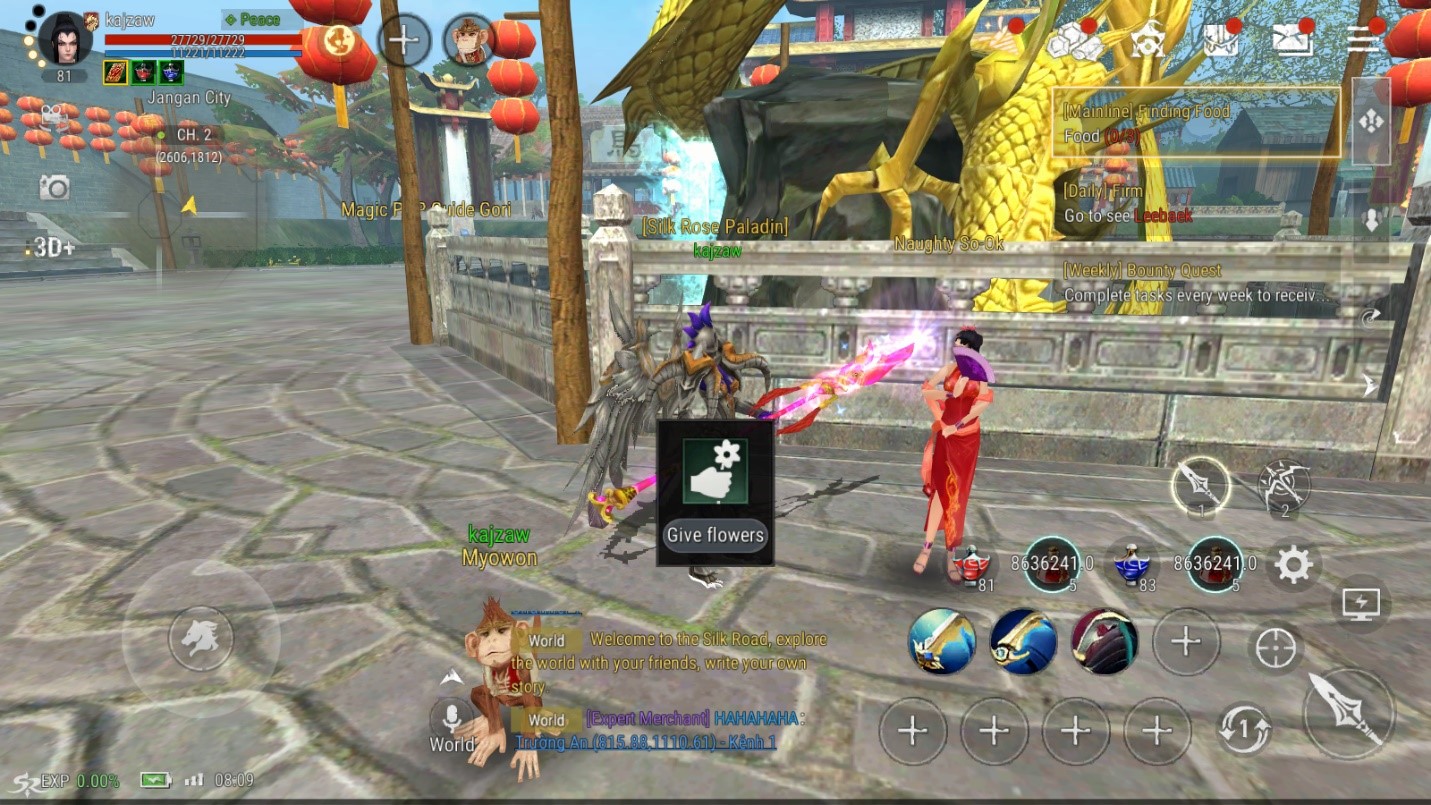Open the monkey pet portrait icon
This screenshot has height=805, width=1431.
coord(468,40)
